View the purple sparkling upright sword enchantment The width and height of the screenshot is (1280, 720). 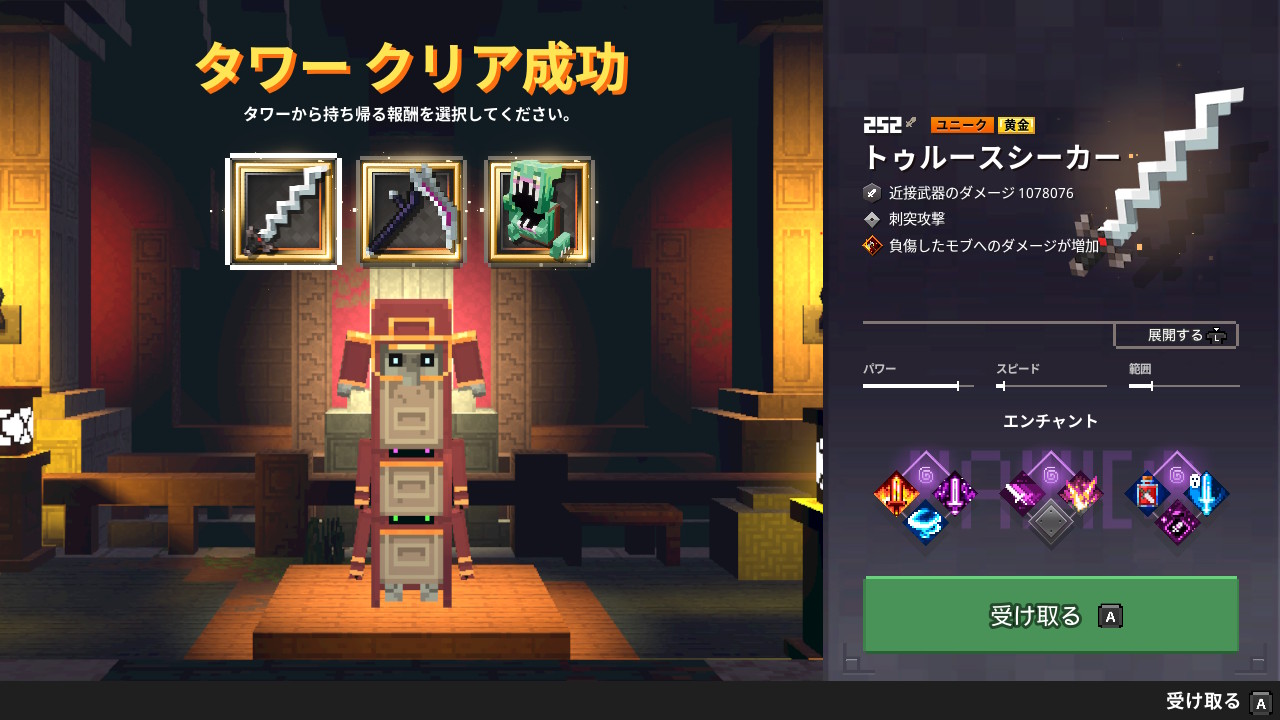click(x=954, y=493)
